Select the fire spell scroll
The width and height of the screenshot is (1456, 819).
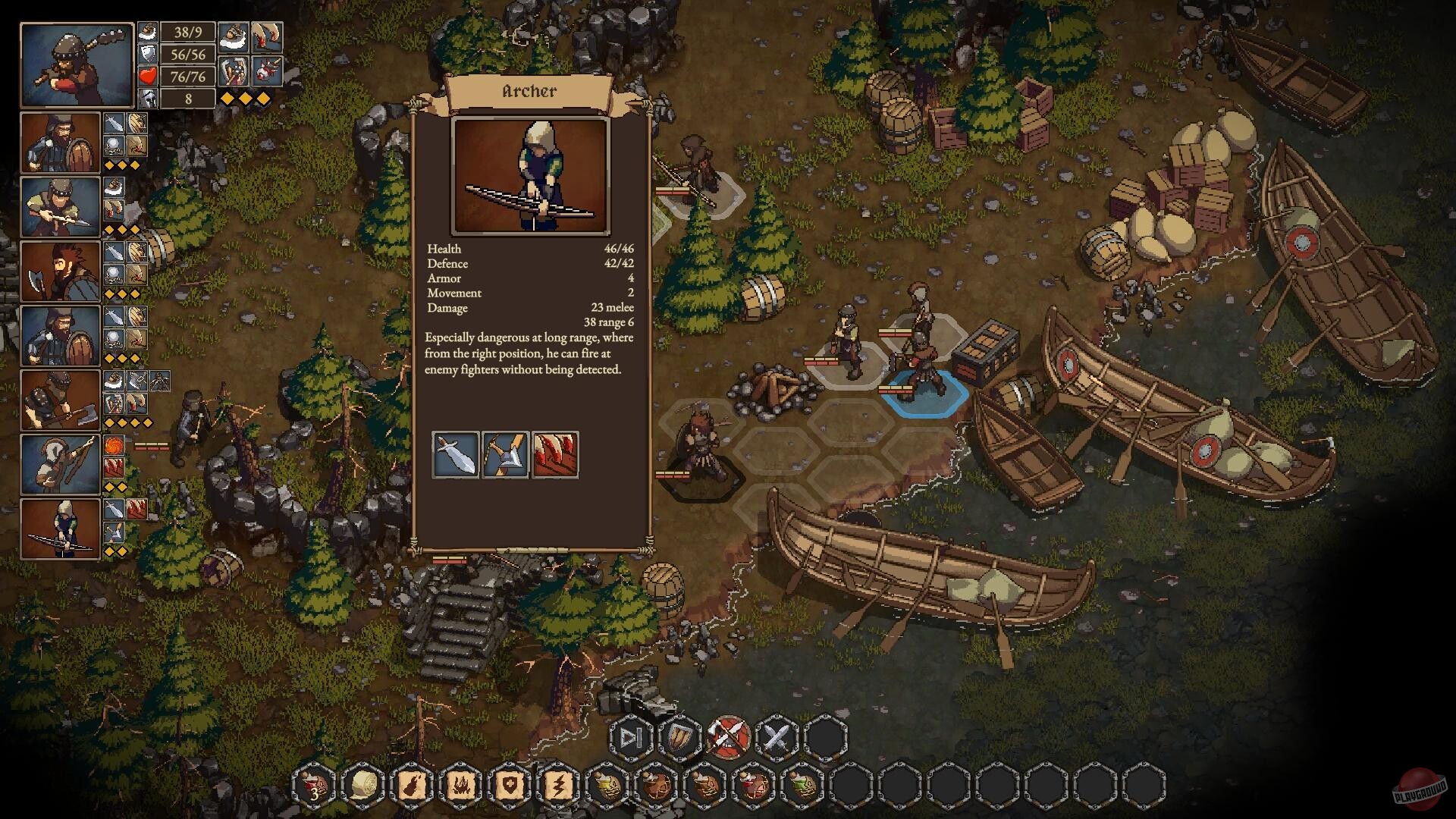(412, 786)
